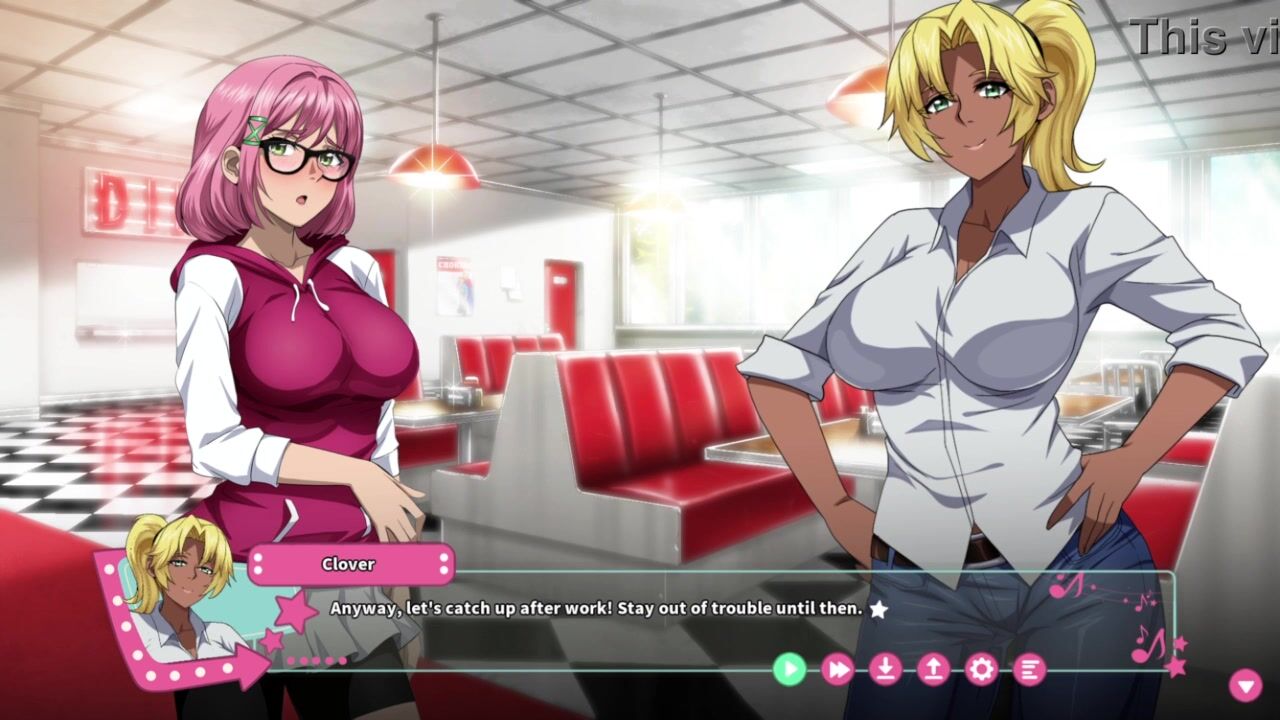This screenshot has width=1280, height=720.
Task: Toggle auto-play with the green play button
Action: pos(789,668)
